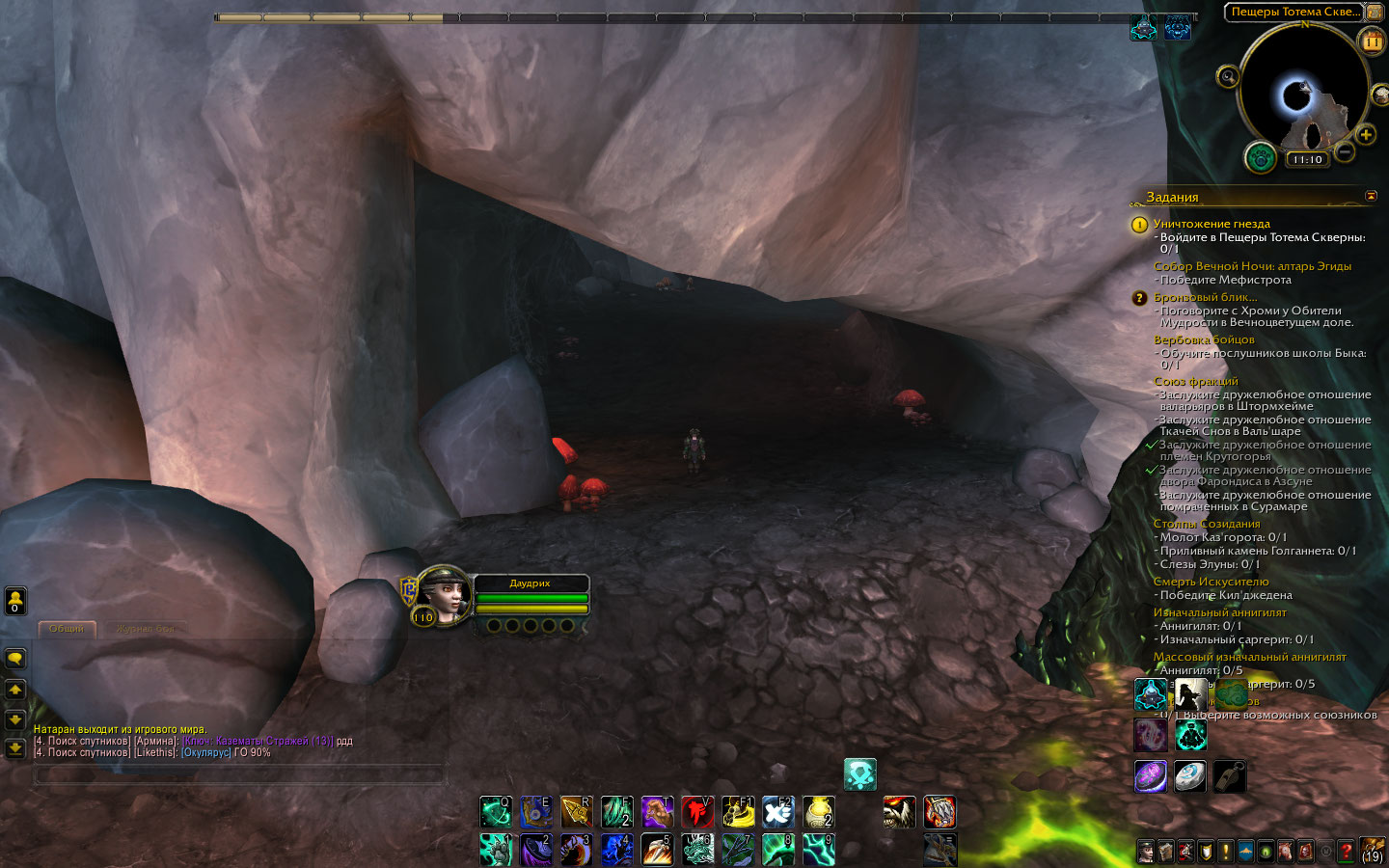Screen dimensions: 1389x868
Task: Click Даудрих's player portrait
Action: click(x=445, y=594)
